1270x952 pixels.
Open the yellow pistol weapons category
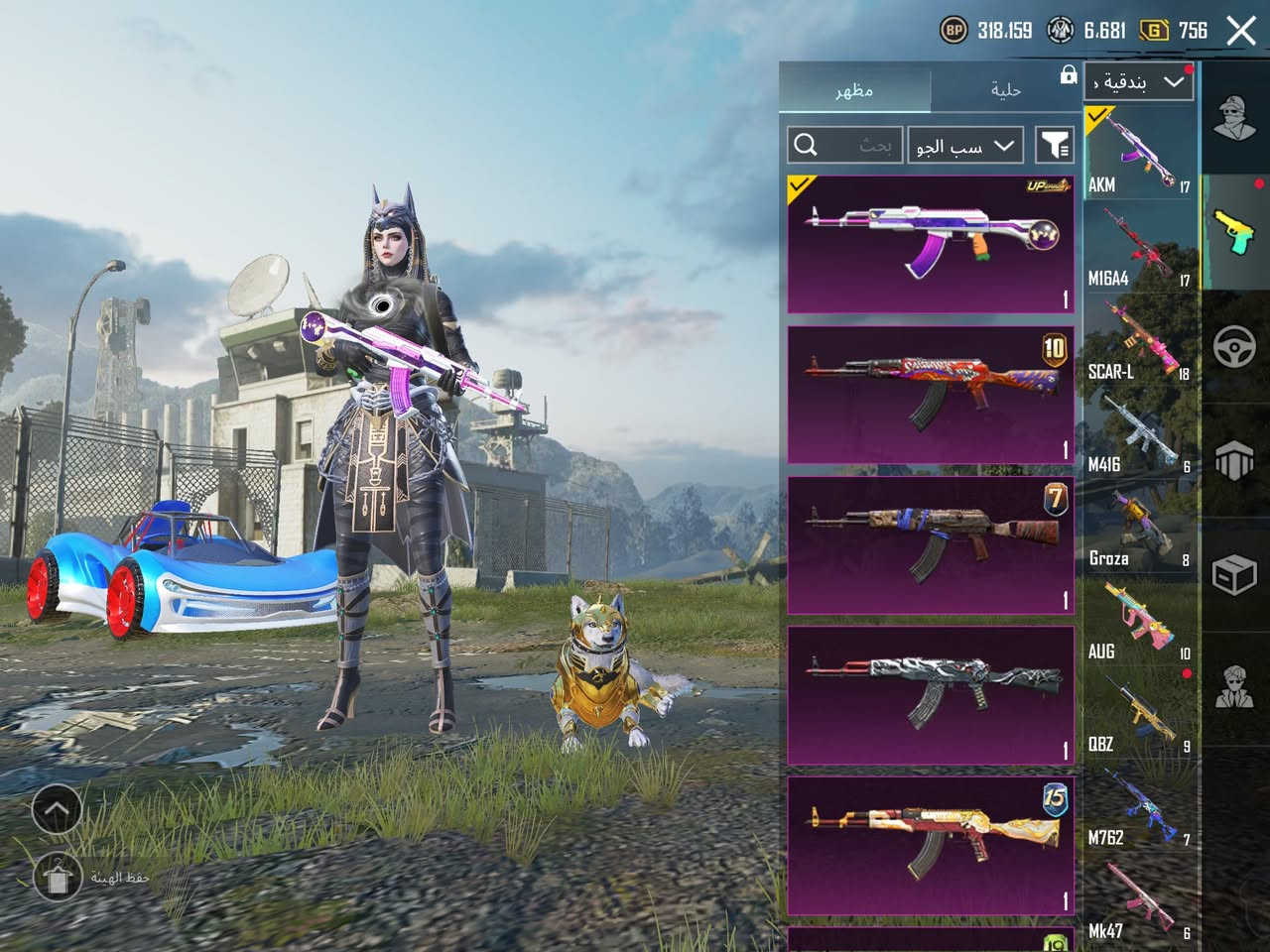click(x=1234, y=233)
